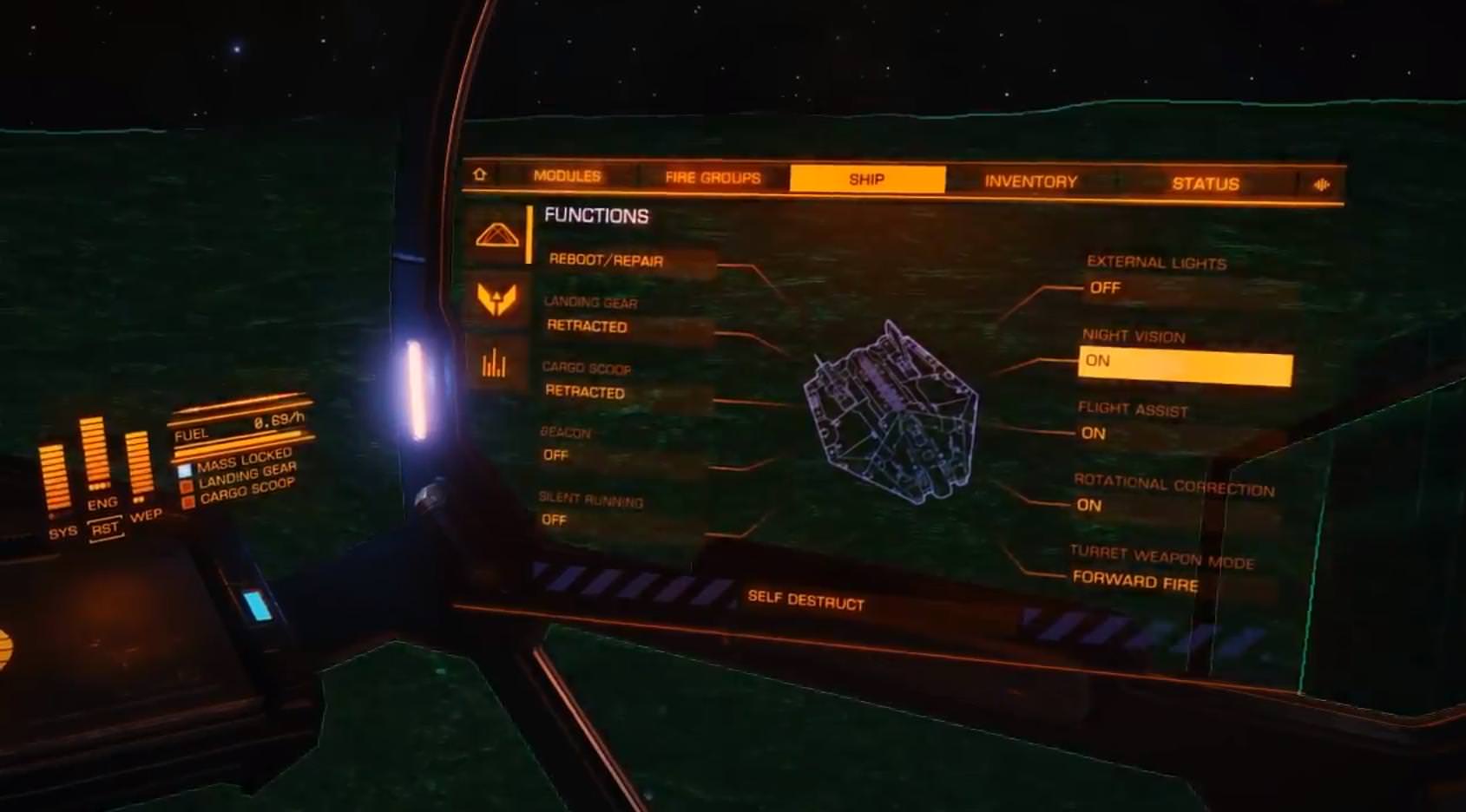
Task: Toggle Rotational Correction off
Action: click(x=1089, y=505)
